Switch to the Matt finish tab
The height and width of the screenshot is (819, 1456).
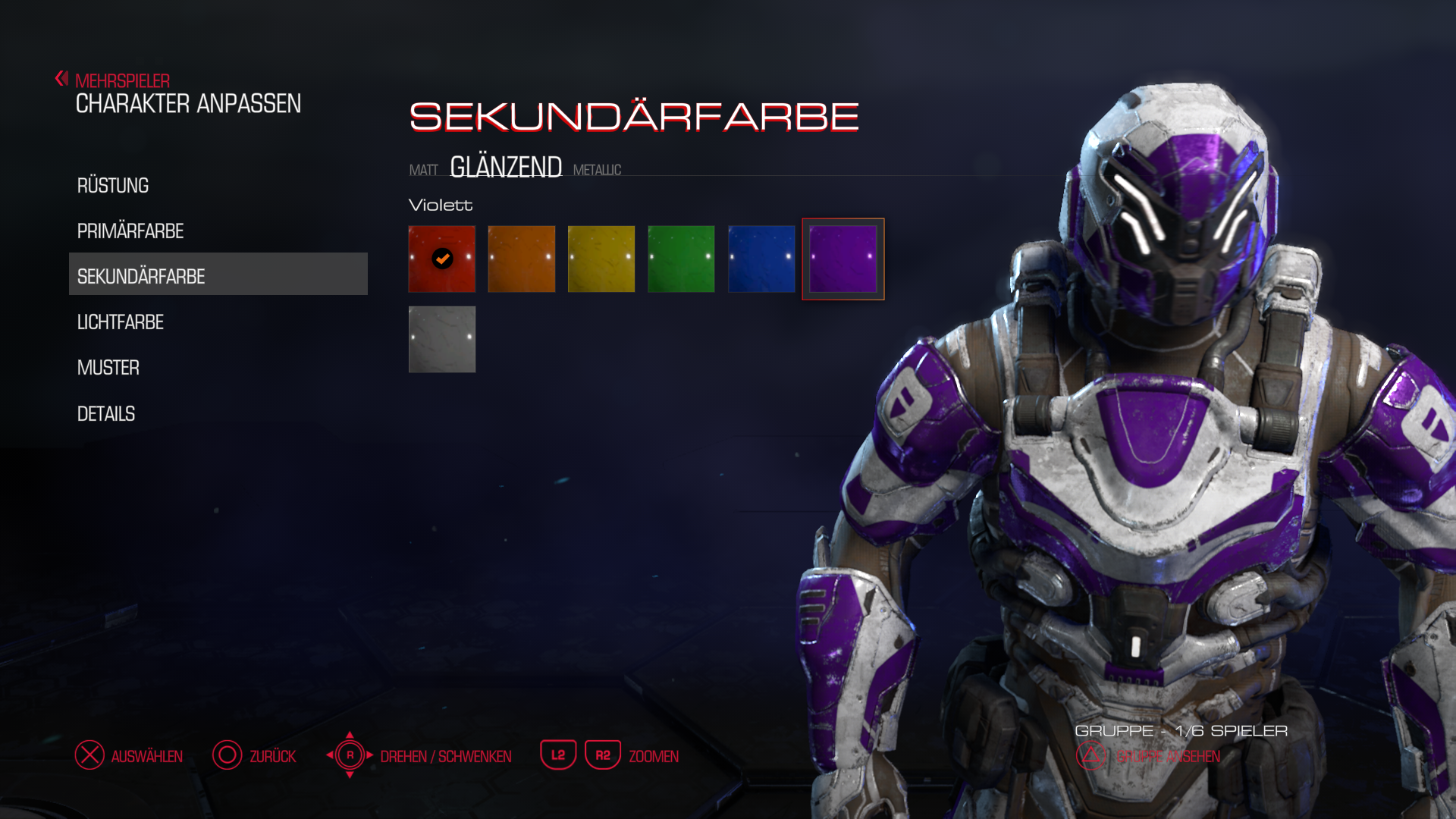click(423, 170)
